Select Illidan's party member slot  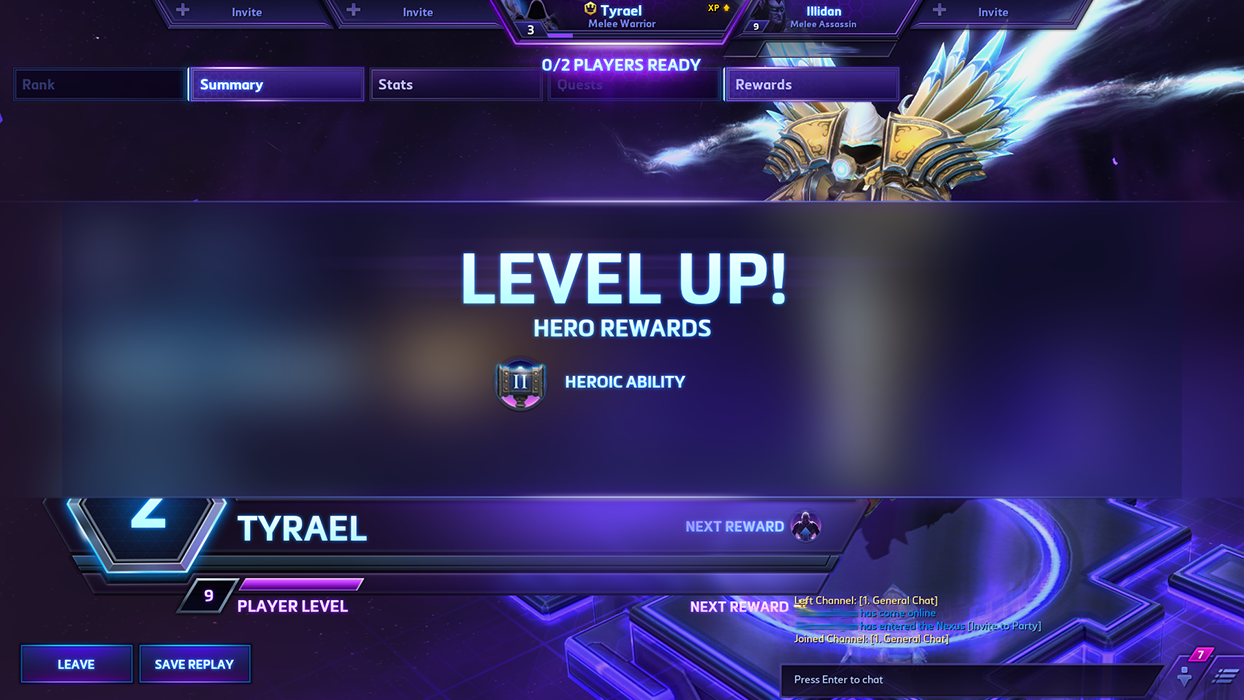point(822,17)
